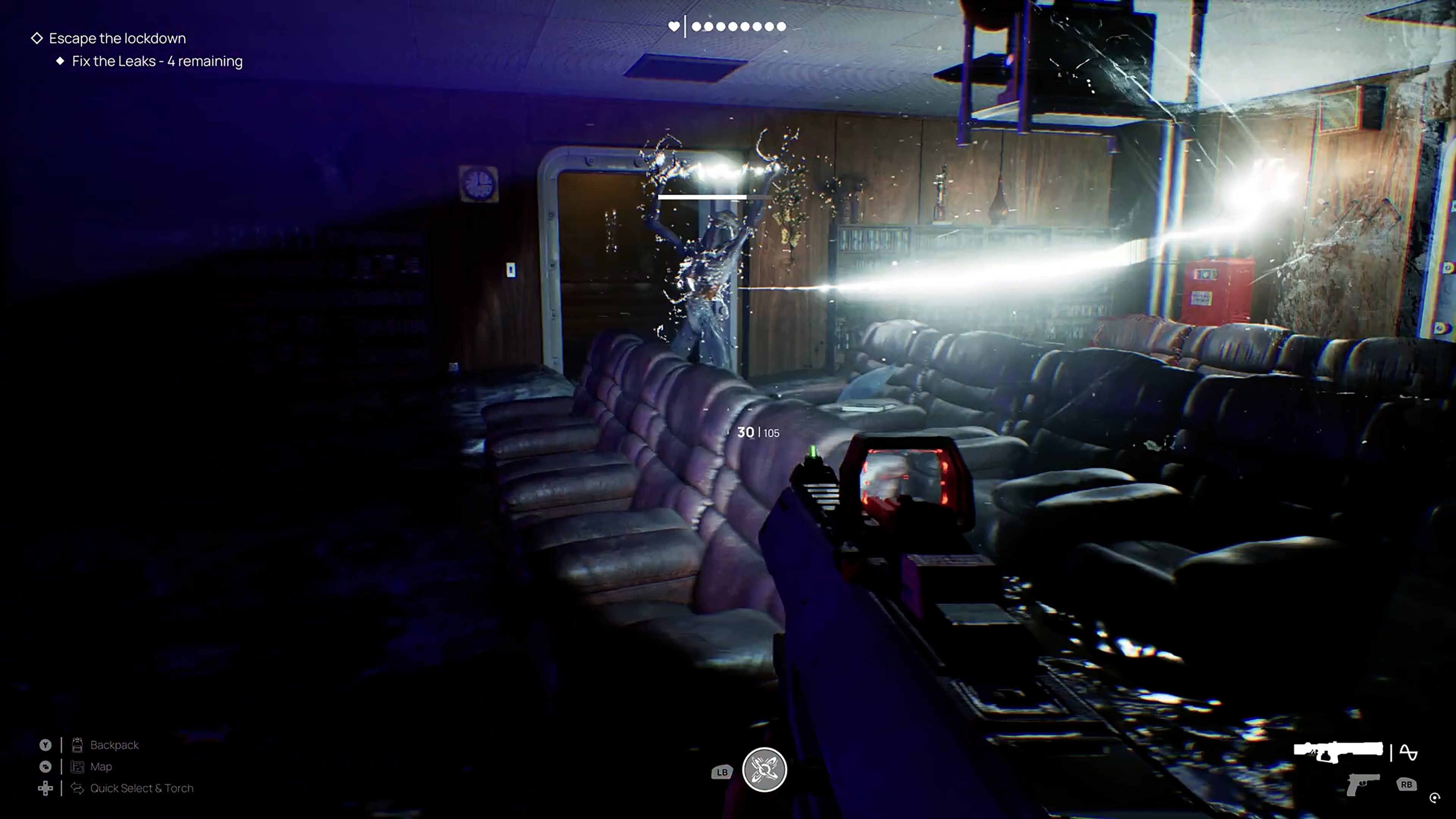Image resolution: width=1456 pixels, height=819 pixels.
Task: Switch to the pistol sidearm icon
Action: pyautogui.click(x=1363, y=784)
